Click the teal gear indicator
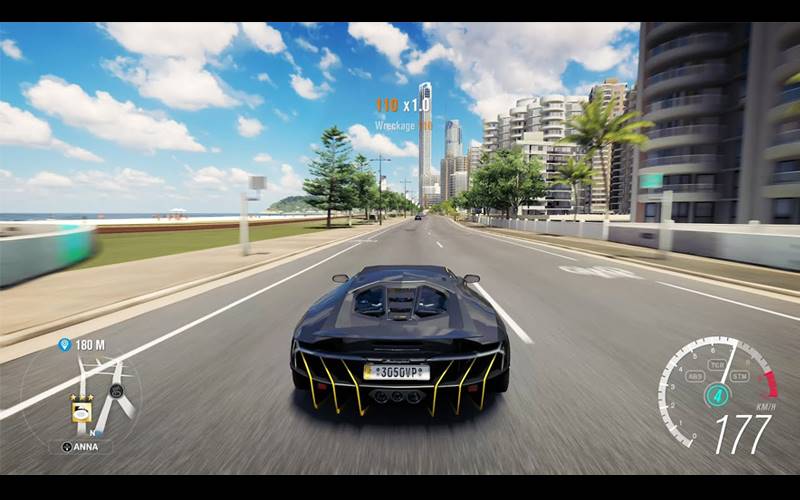 [x=717, y=395]
